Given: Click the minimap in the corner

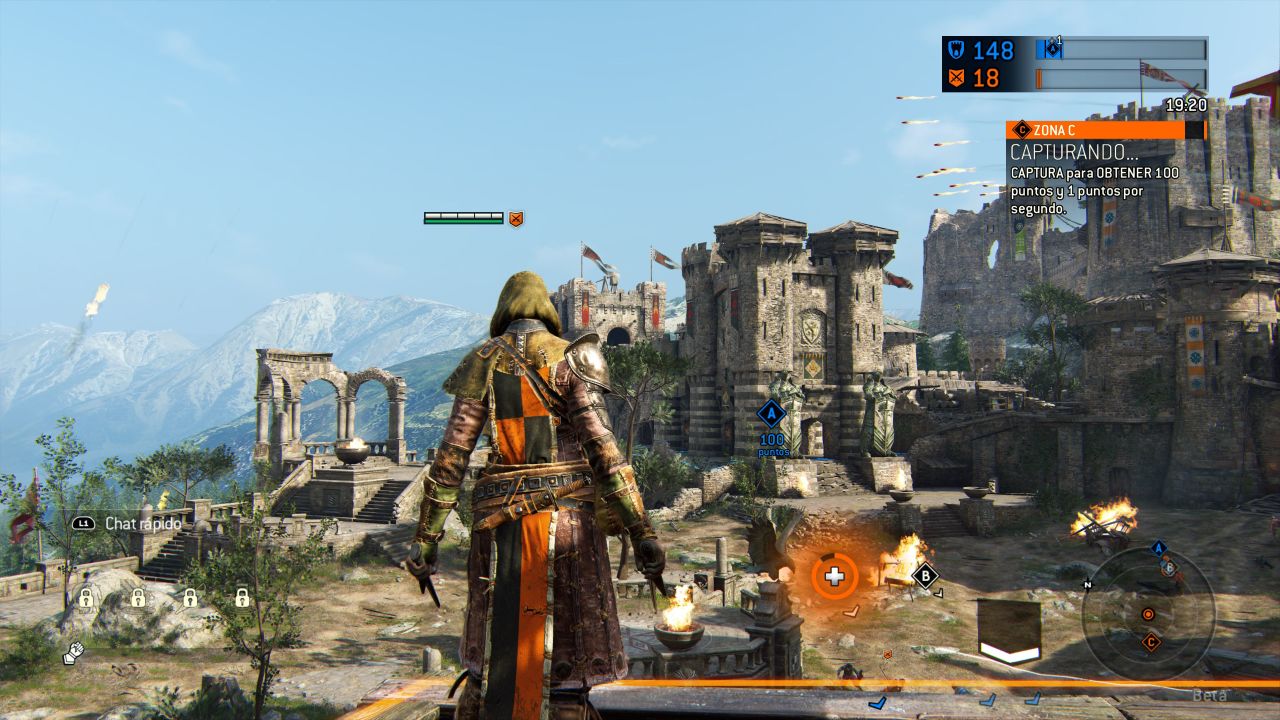Looking at the screenshot, I should coord(1148,613).
